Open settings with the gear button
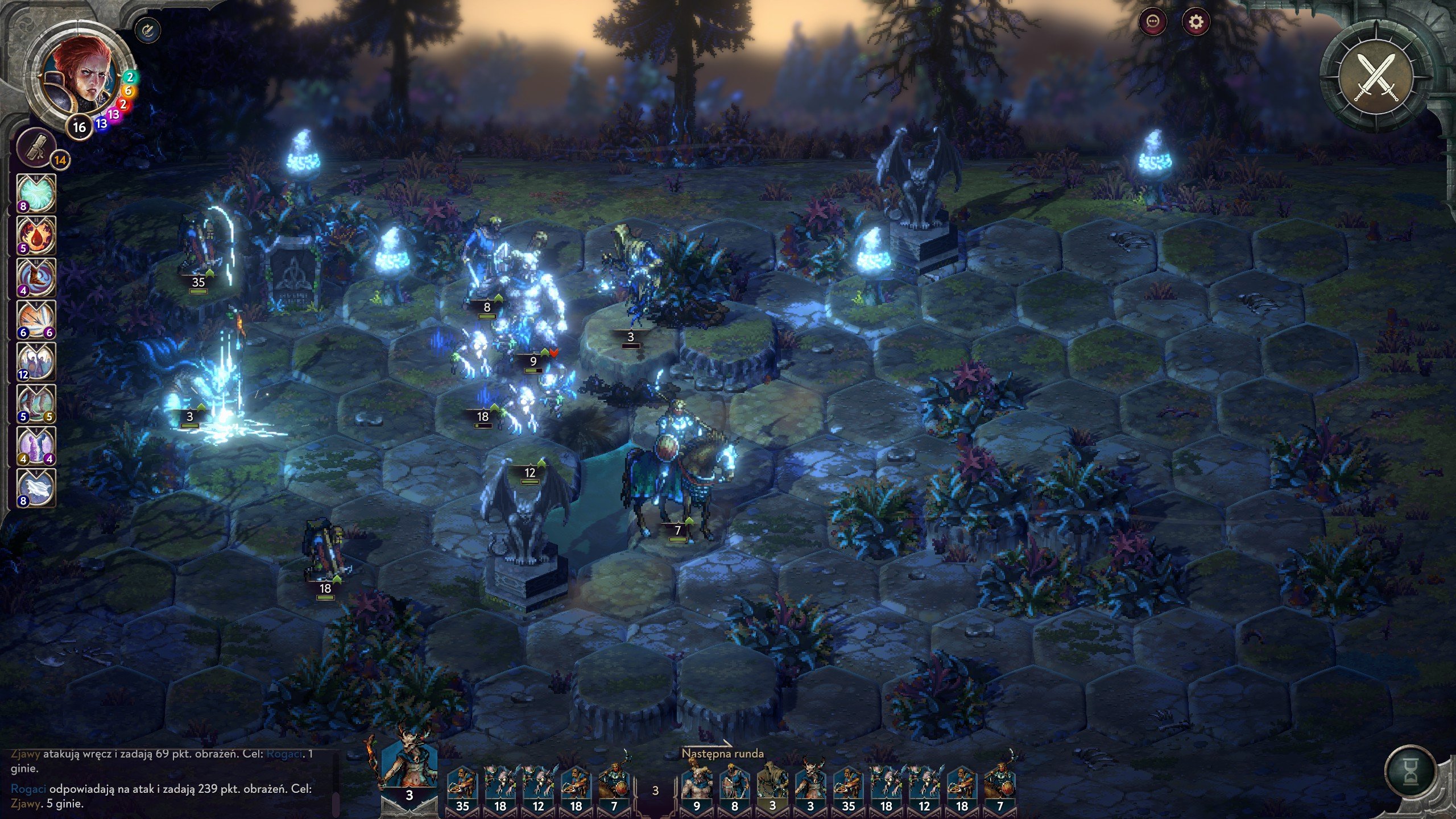 click(1196, 22)
